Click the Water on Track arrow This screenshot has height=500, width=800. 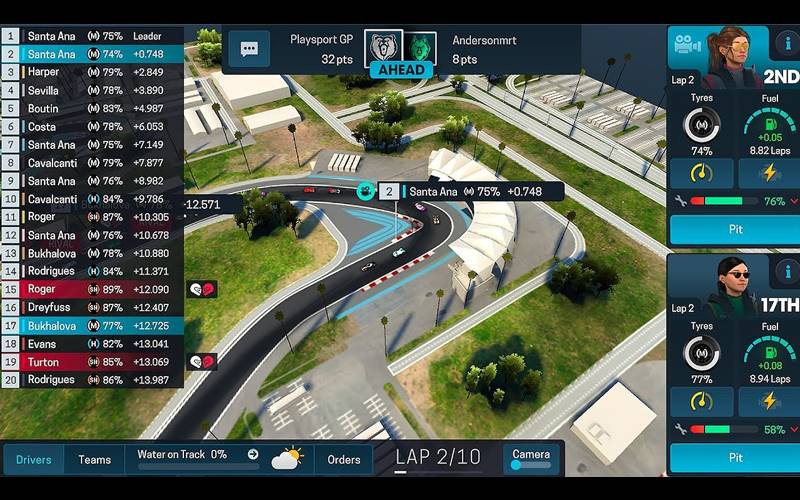pyautogui.click(x=253, y=454)
